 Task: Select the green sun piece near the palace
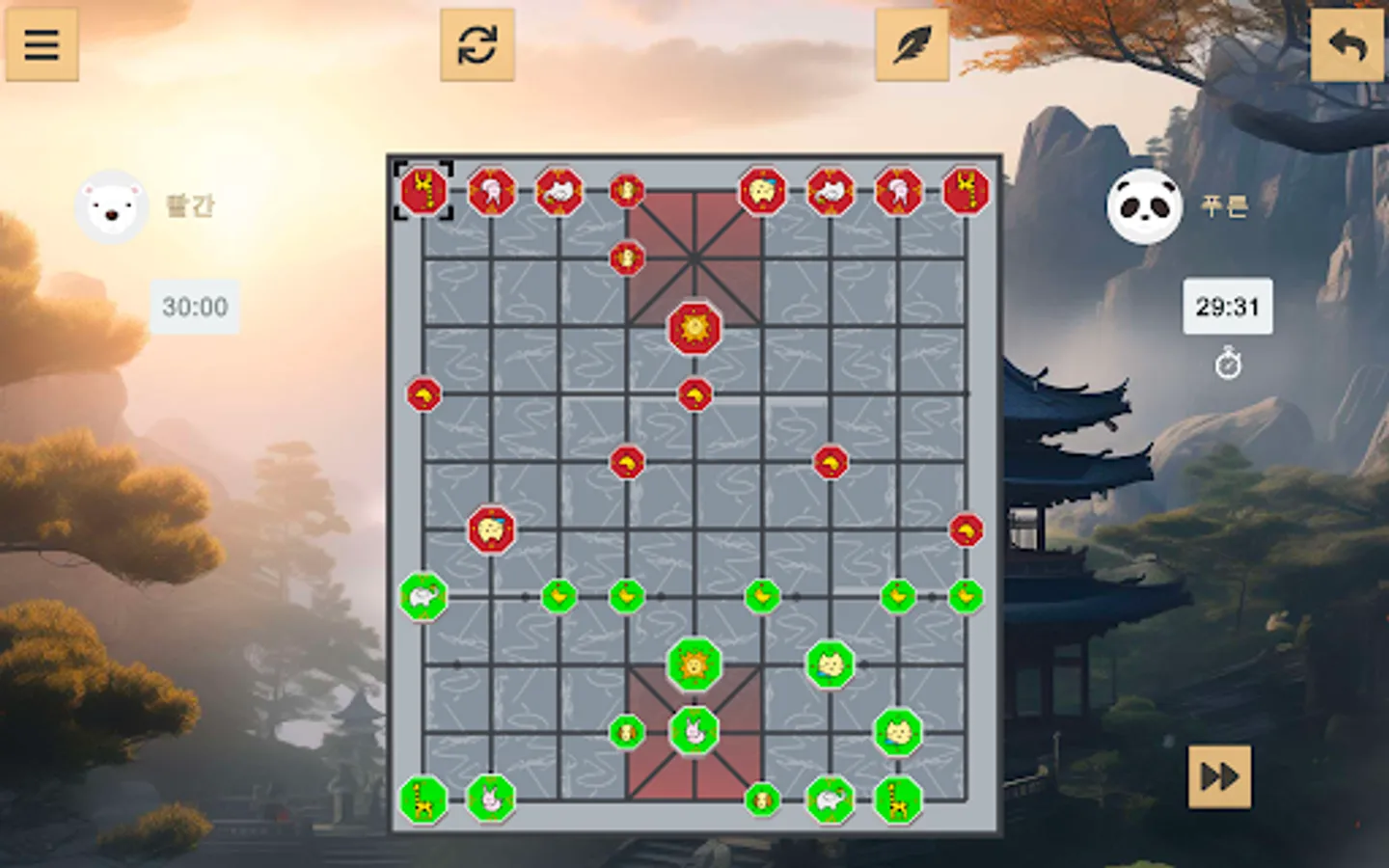[x=694, y=665]
